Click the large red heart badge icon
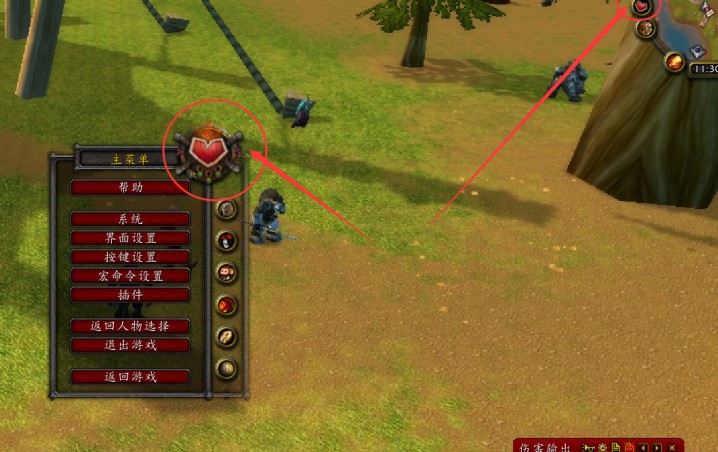Image resolution: width=718 pixels, height=452 pixels. (210, 155)
